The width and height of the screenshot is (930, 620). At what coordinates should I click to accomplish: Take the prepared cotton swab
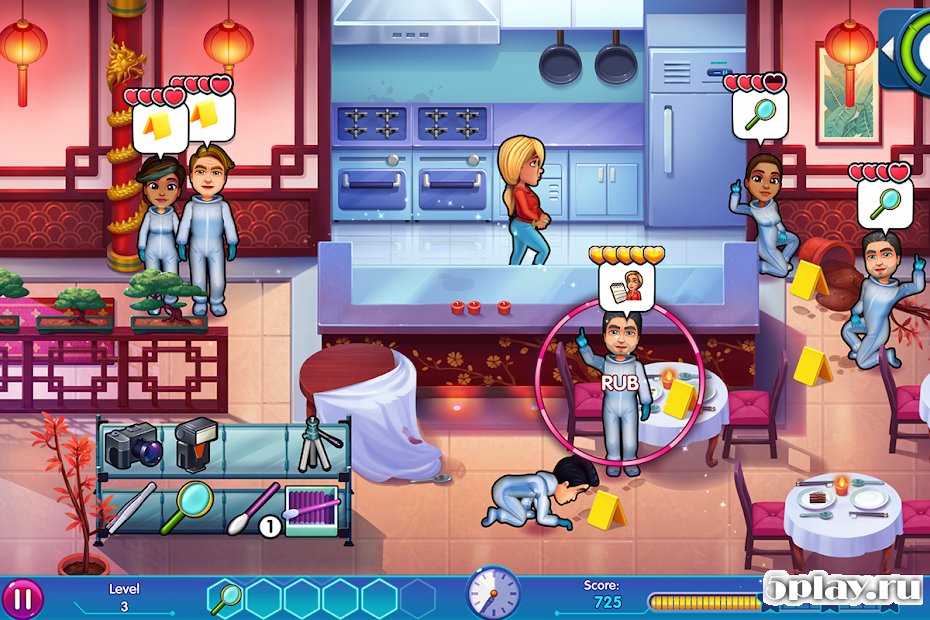253,508
